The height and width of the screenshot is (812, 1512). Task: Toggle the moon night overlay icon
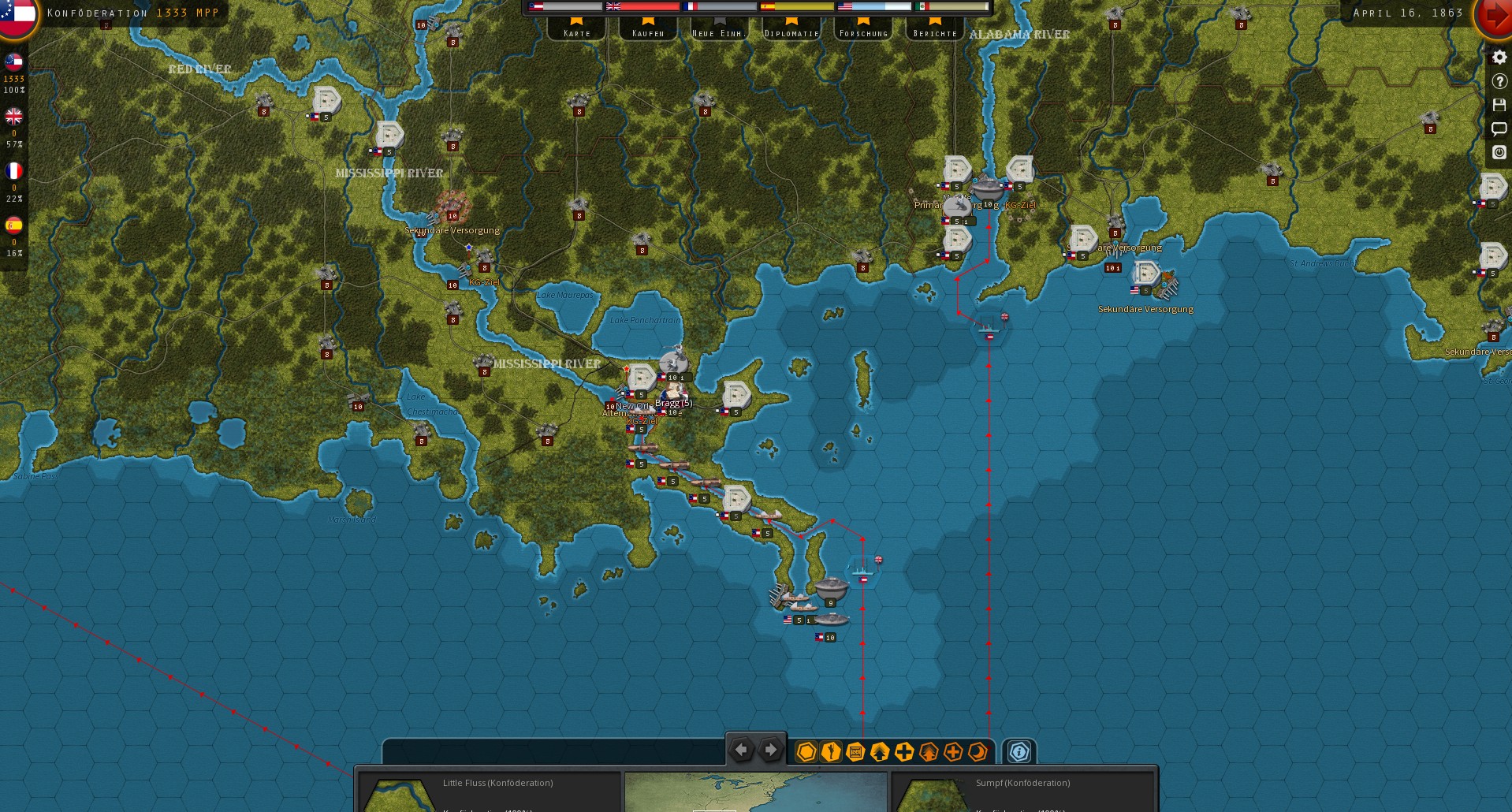point(978,751)
